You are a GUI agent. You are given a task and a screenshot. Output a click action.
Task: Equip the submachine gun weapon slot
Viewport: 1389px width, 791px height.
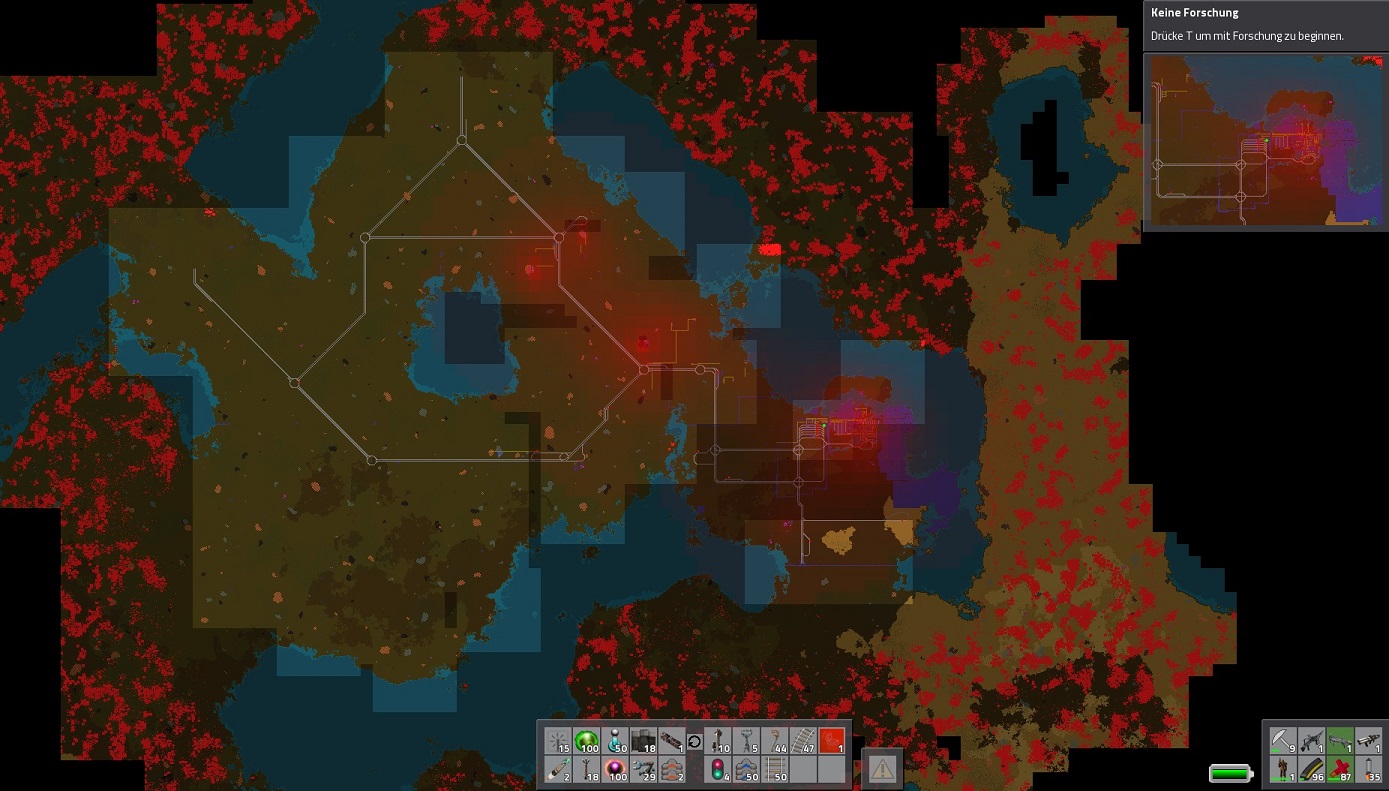click(x=1311, y=741)
